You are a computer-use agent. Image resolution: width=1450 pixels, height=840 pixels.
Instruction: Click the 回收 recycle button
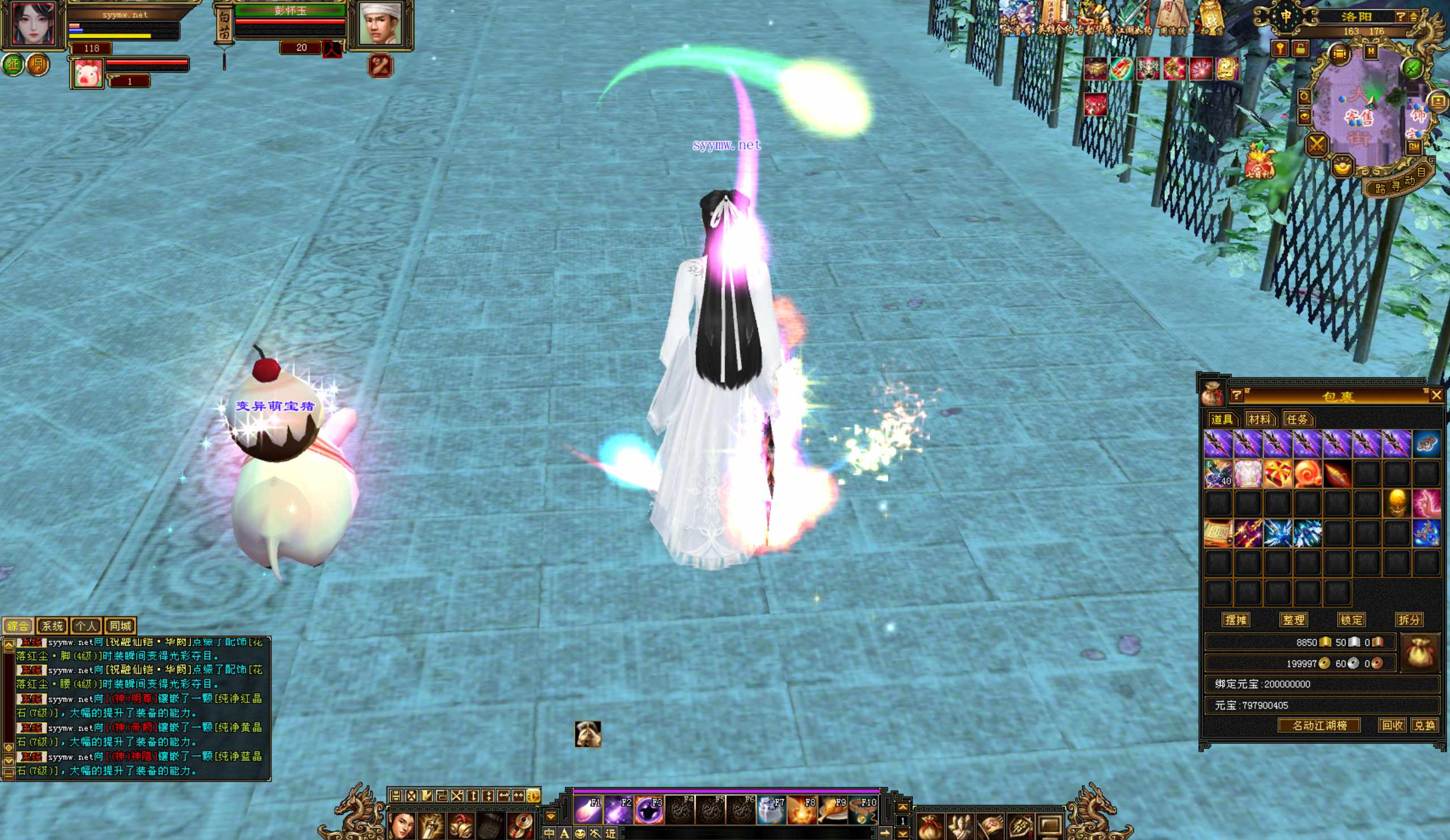(1392, 726)
